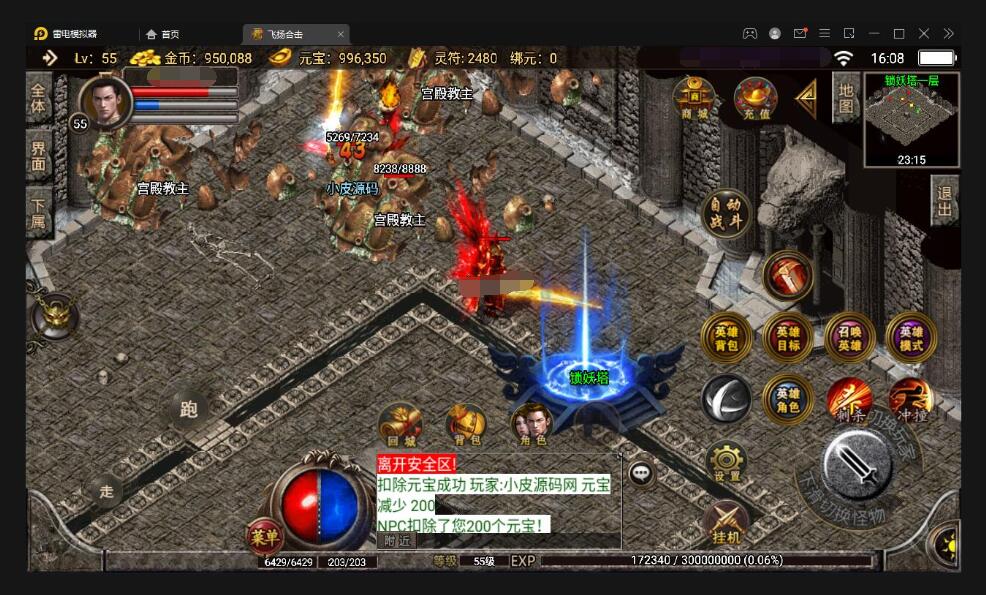Switch movement to 跑 run

[x=189, y=408]
